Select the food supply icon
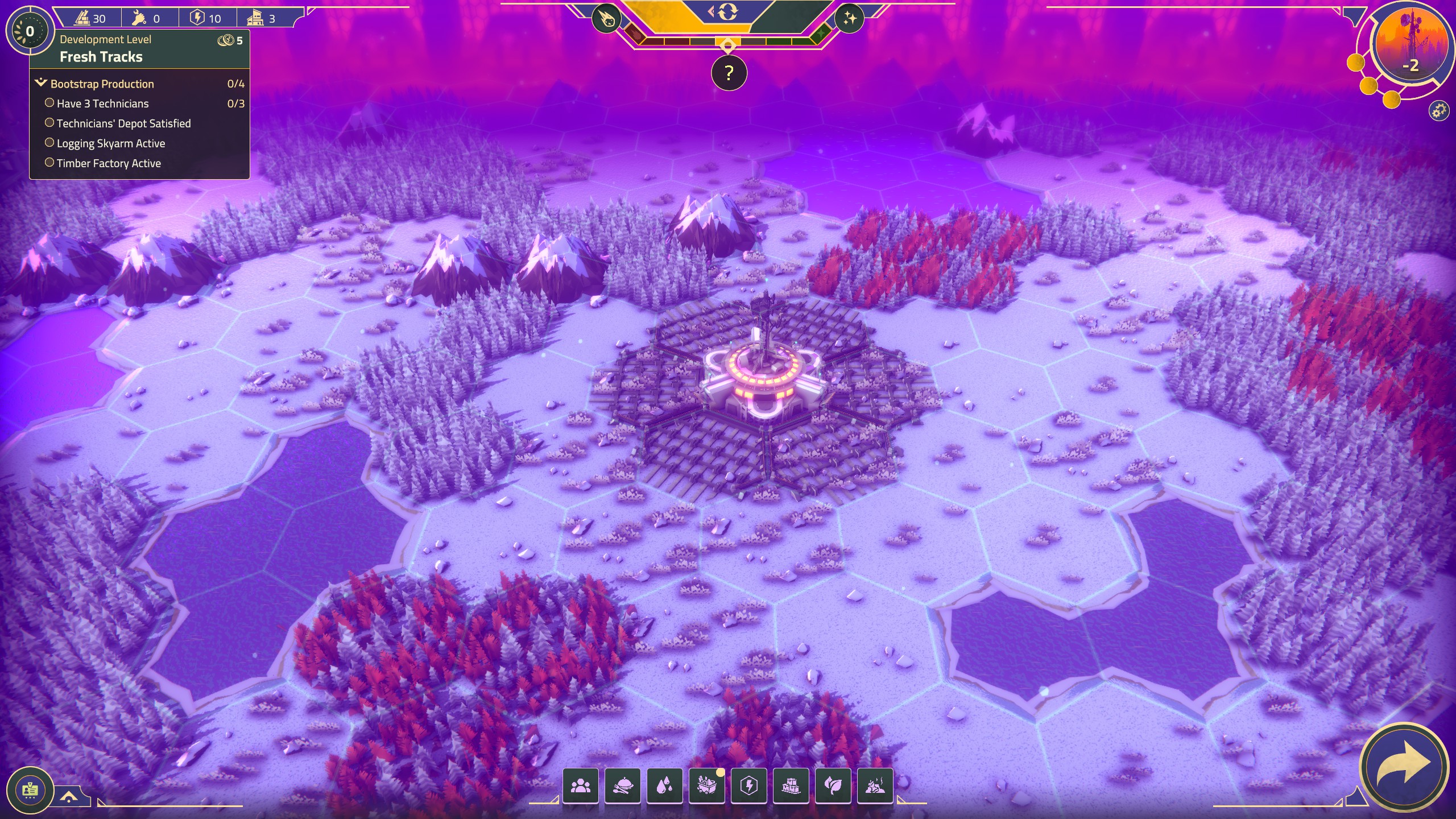Screen dimensions: 1456x819 click(x=623, y=785)
